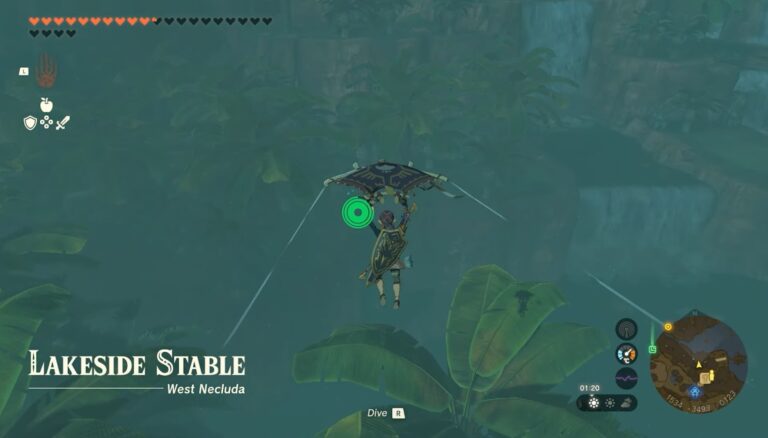Check the temperature gauge icon

pyautogui.click(x=626, y=354)
